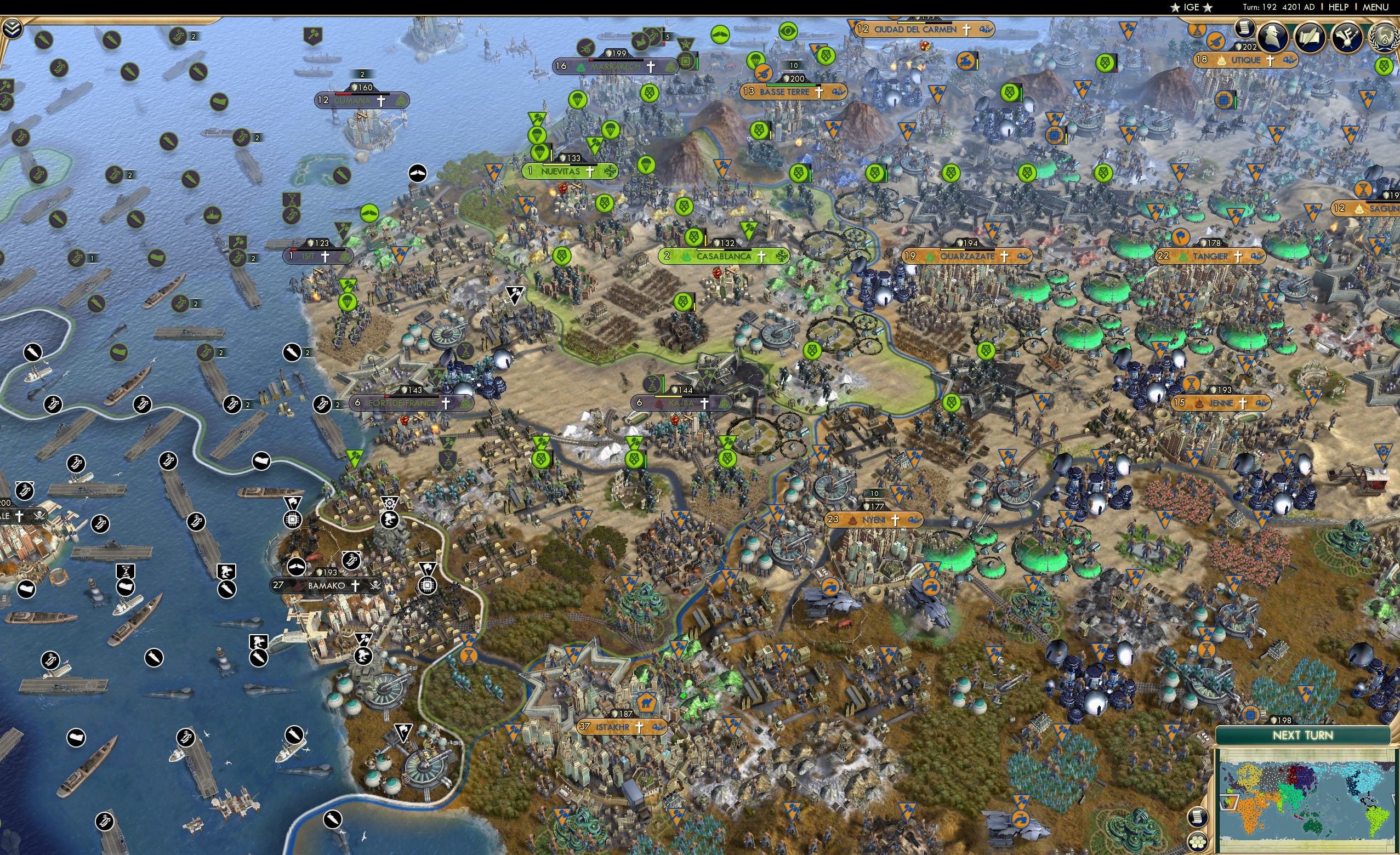Open the notification log scroll icon beside minimap

click(x=1199, y=817)
